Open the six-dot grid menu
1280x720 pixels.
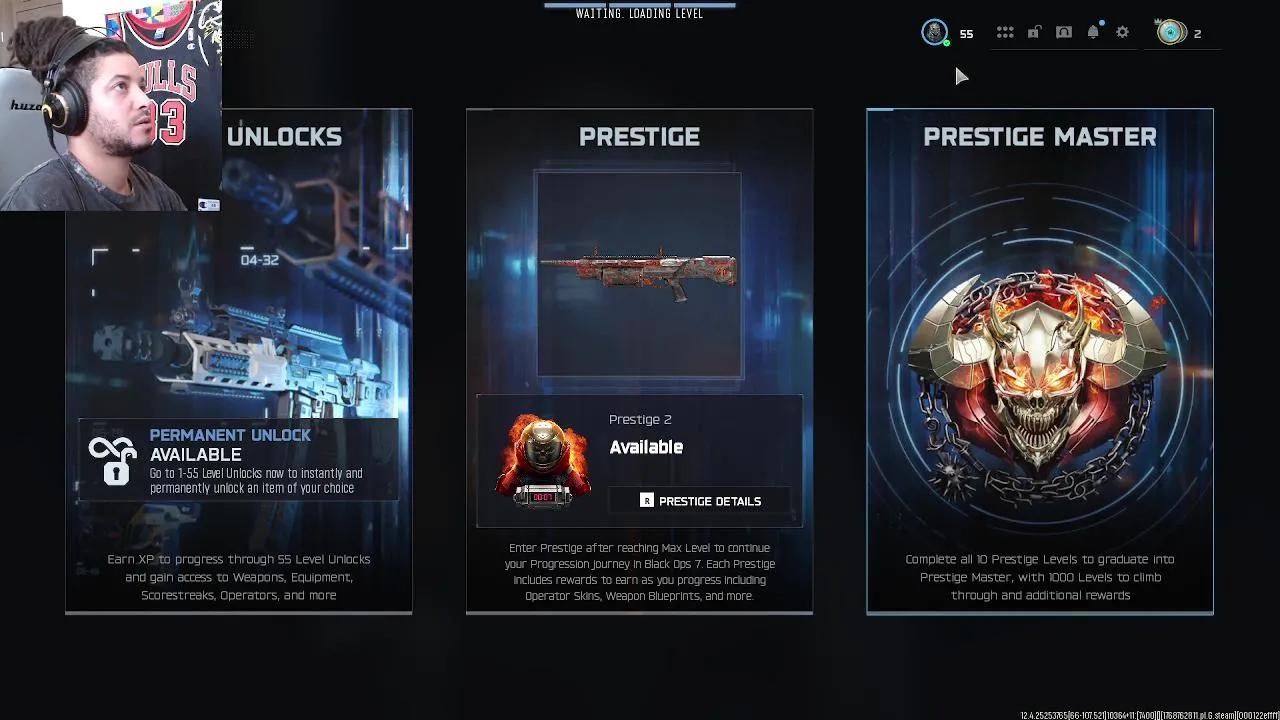pos(1005,33)
